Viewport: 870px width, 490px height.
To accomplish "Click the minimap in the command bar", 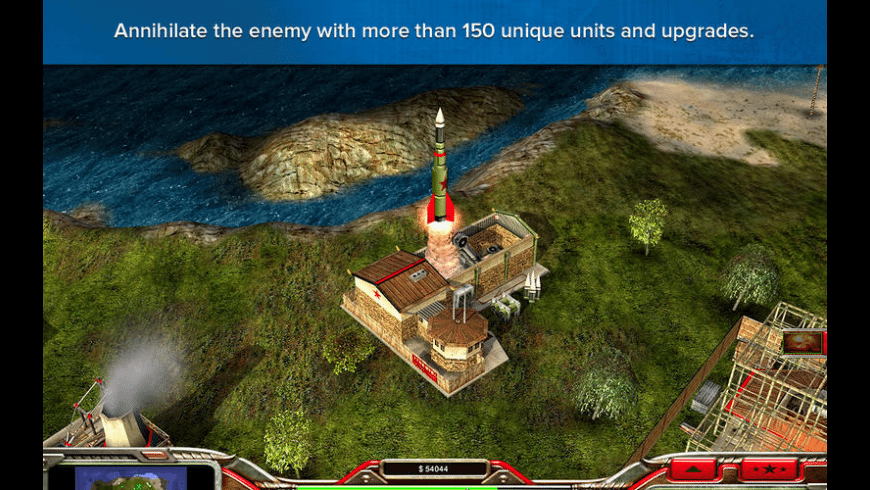I will point(131,477).
